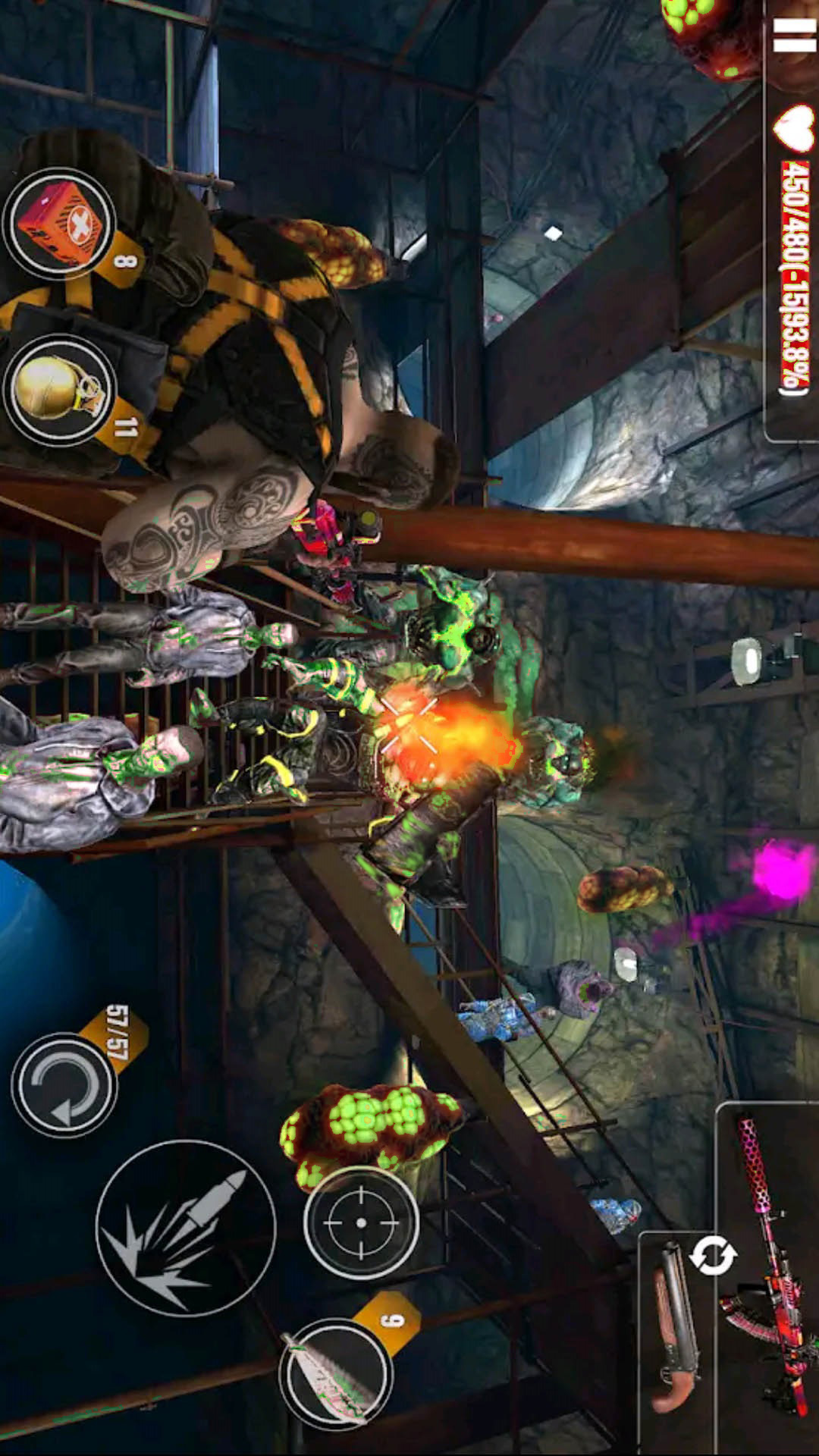
Task: Use the knife melee attack
Action: coord(335,1374)
